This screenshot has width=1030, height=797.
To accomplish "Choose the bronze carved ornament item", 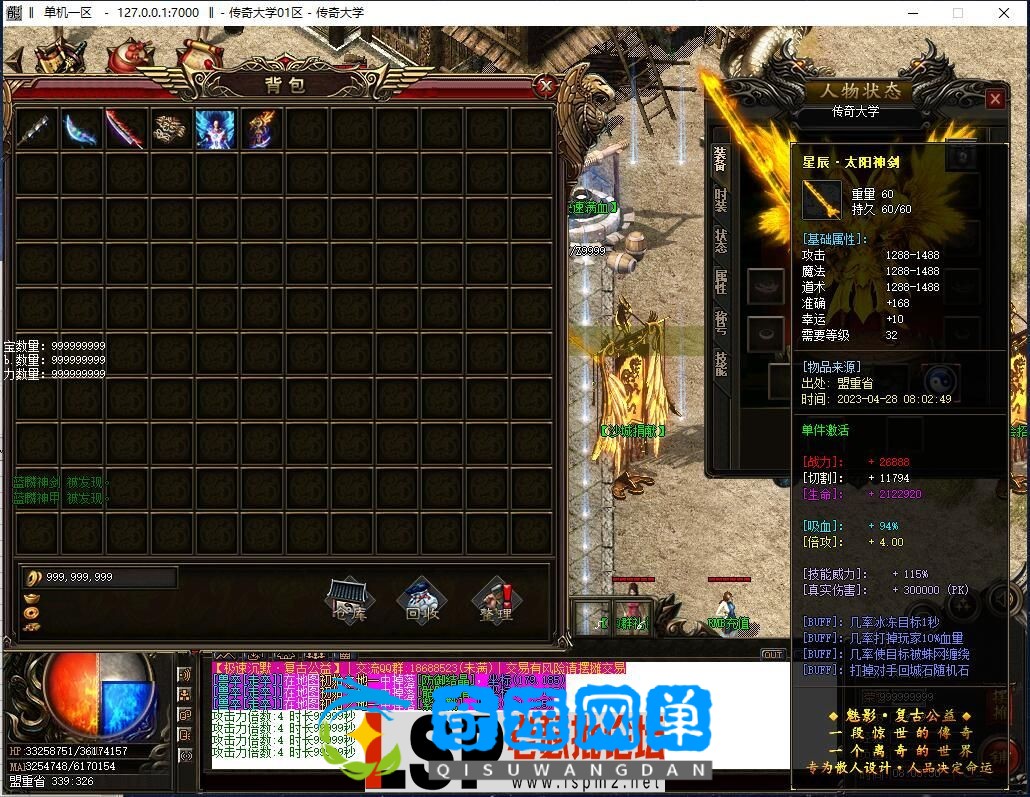I will [x=171, y=129].
